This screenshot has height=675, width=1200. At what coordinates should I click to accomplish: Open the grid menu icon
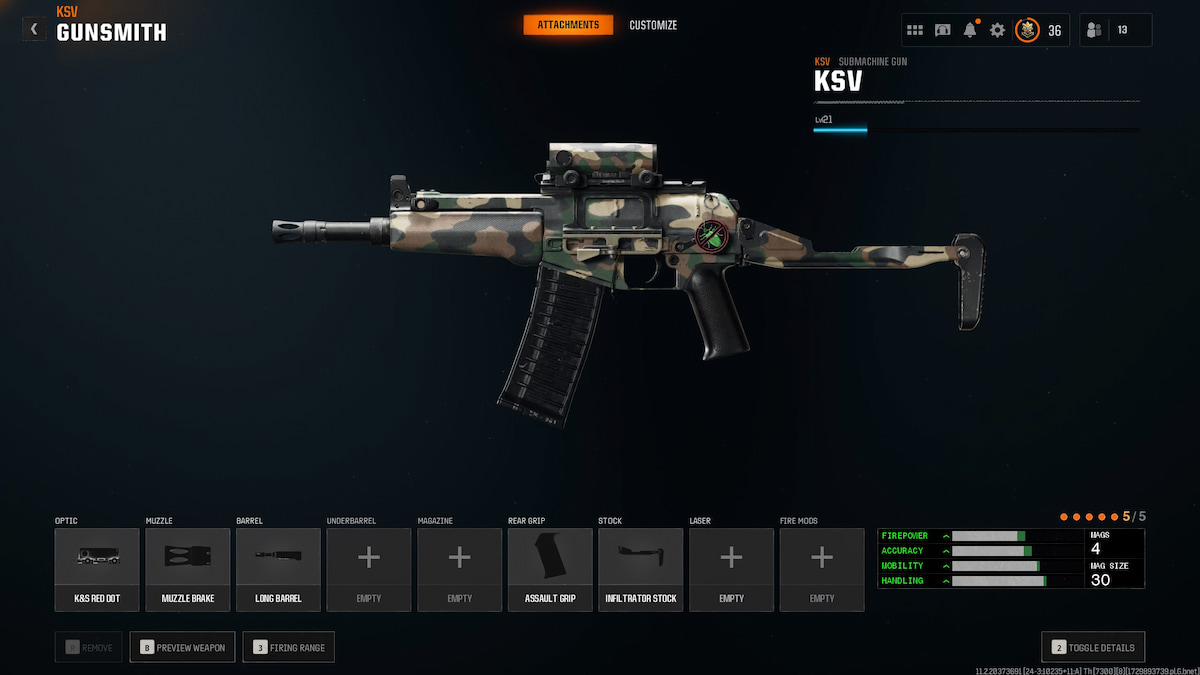[915, 30]
